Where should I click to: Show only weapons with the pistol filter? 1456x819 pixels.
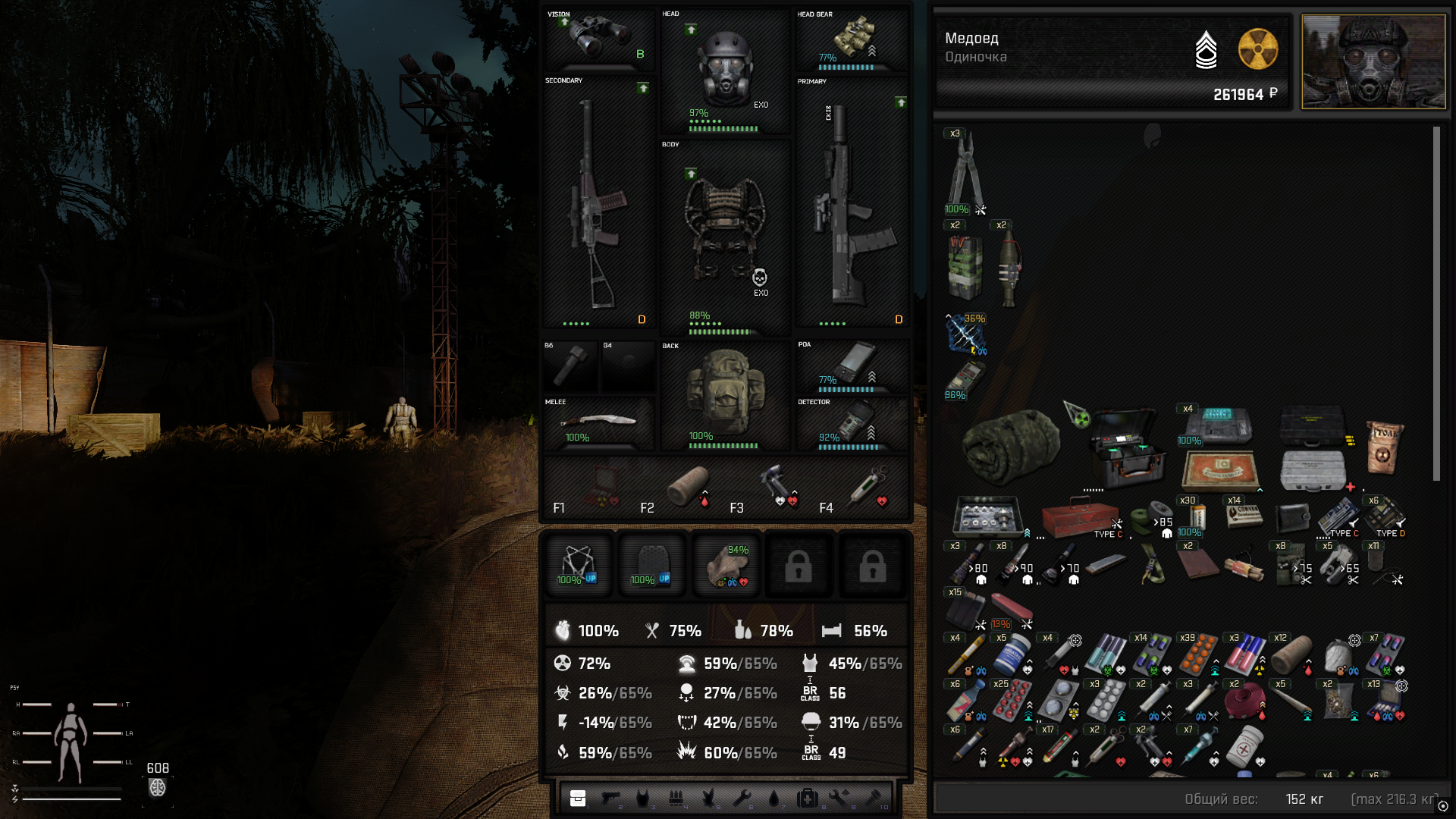[610, 797]
